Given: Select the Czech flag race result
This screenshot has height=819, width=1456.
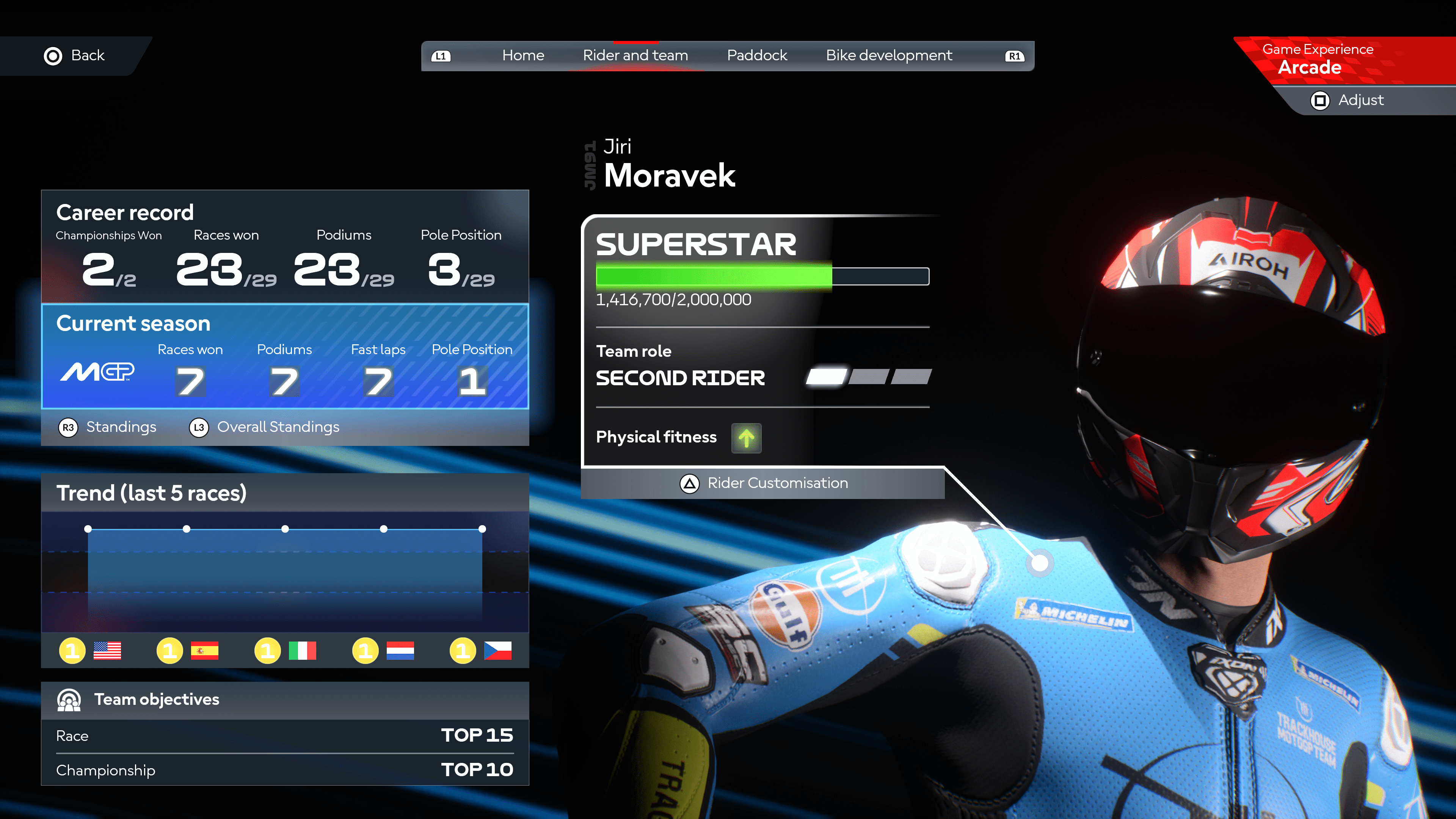Looking at the screenshot, I should (x=497, y=651).
